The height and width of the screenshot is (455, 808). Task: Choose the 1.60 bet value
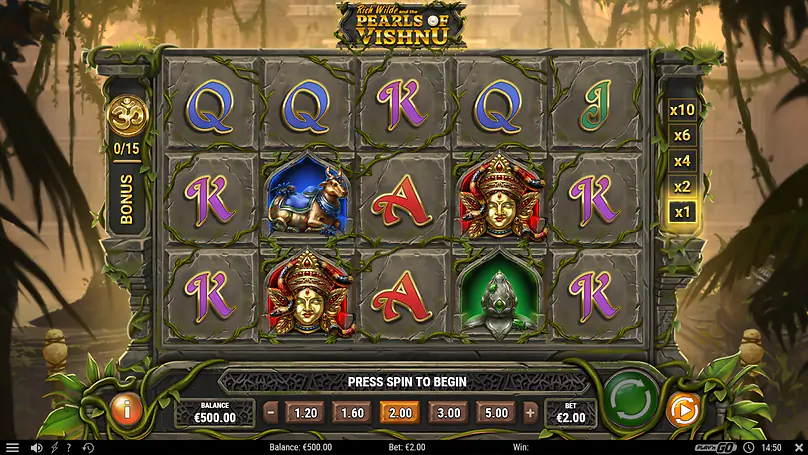point(352,412)
